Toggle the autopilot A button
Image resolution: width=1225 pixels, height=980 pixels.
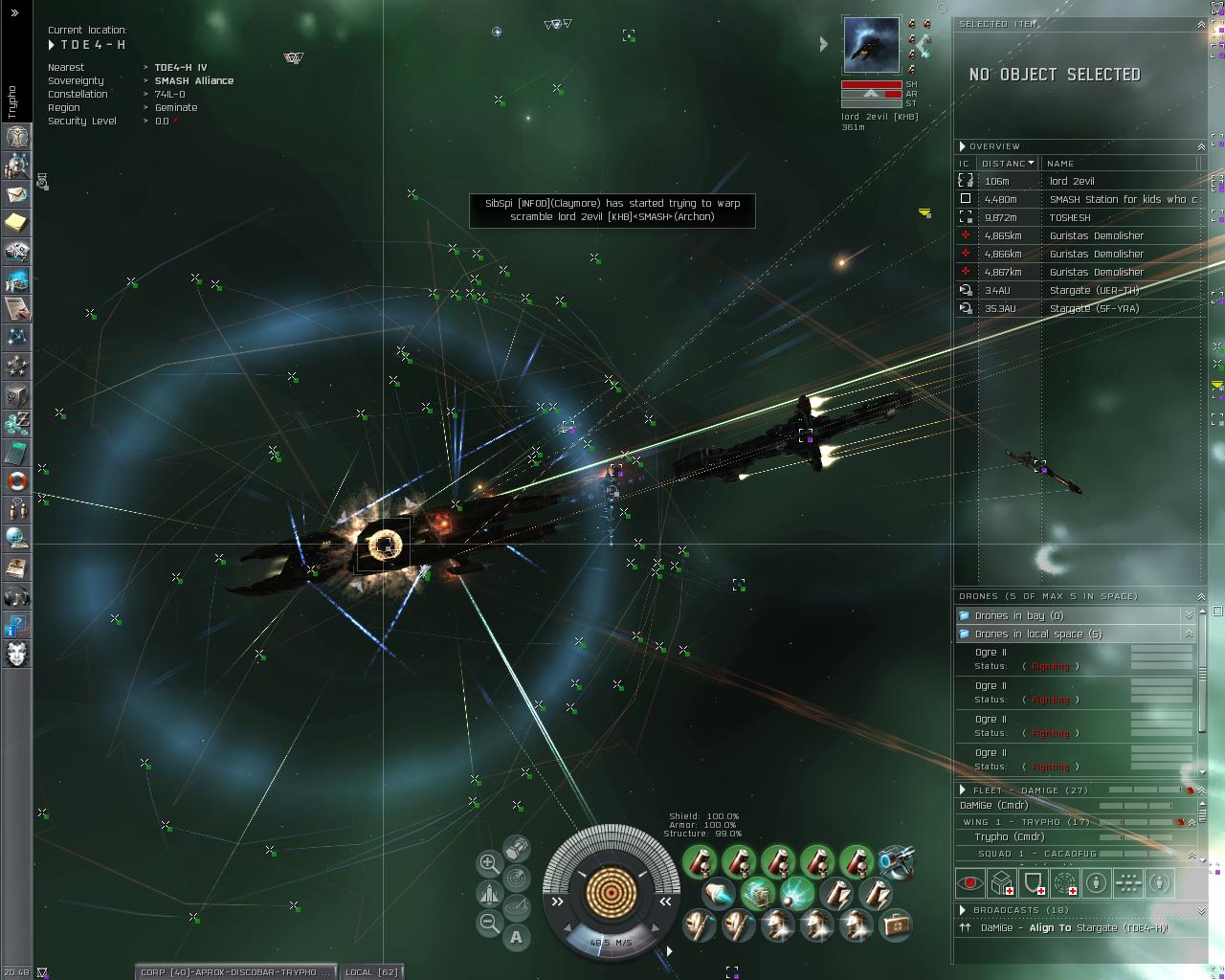pyautogui.click(x=517, y=937)
